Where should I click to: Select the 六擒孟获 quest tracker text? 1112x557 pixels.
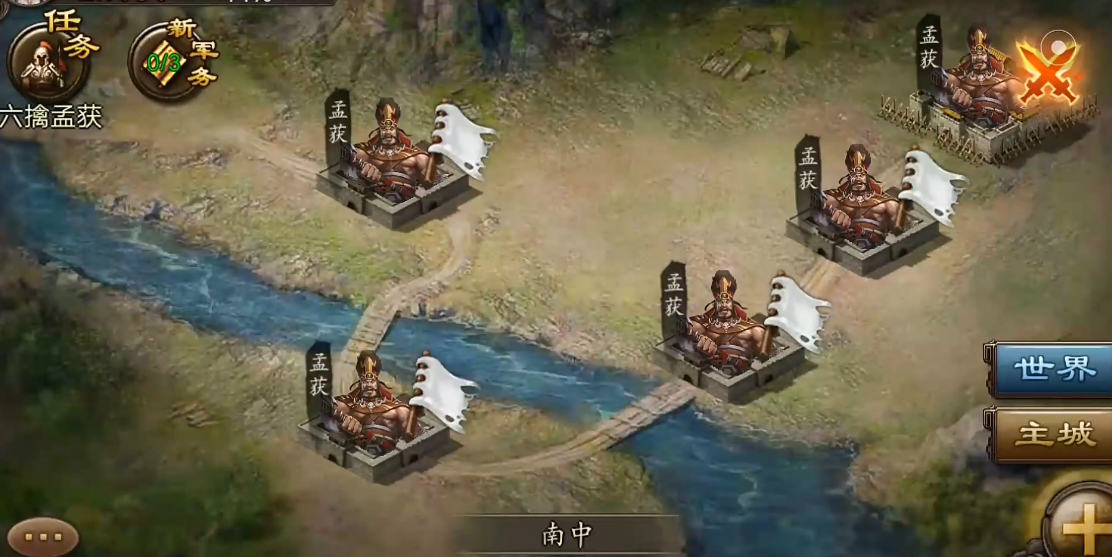point(51,117)
